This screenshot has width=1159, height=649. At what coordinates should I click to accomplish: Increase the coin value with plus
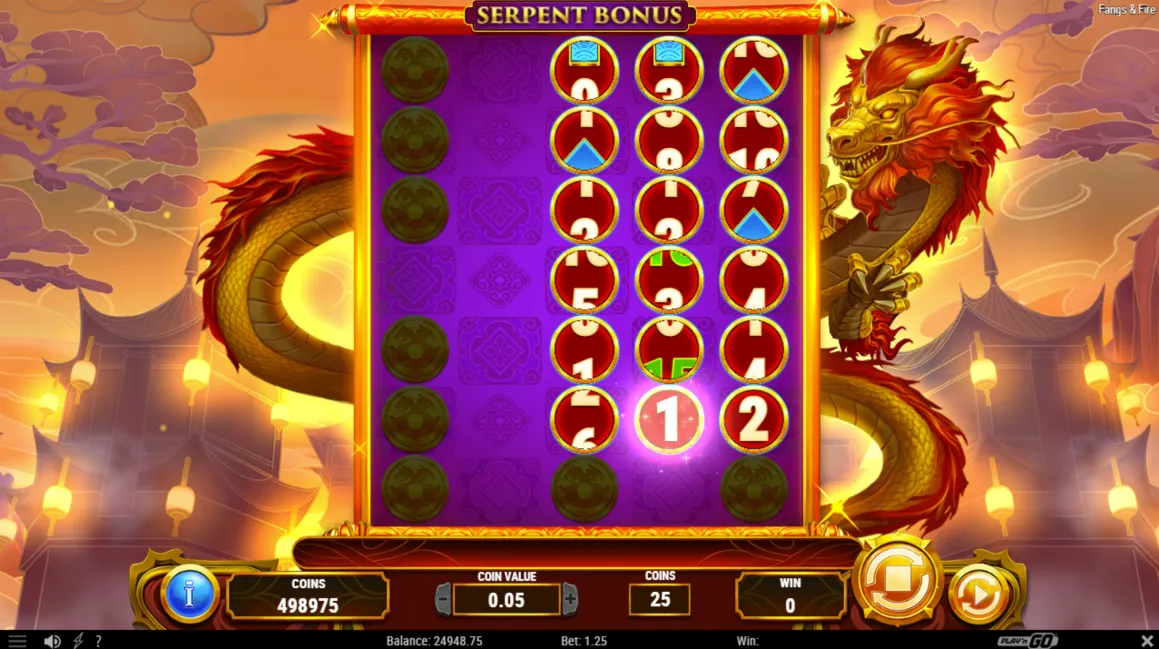click(x=570, y=600)
